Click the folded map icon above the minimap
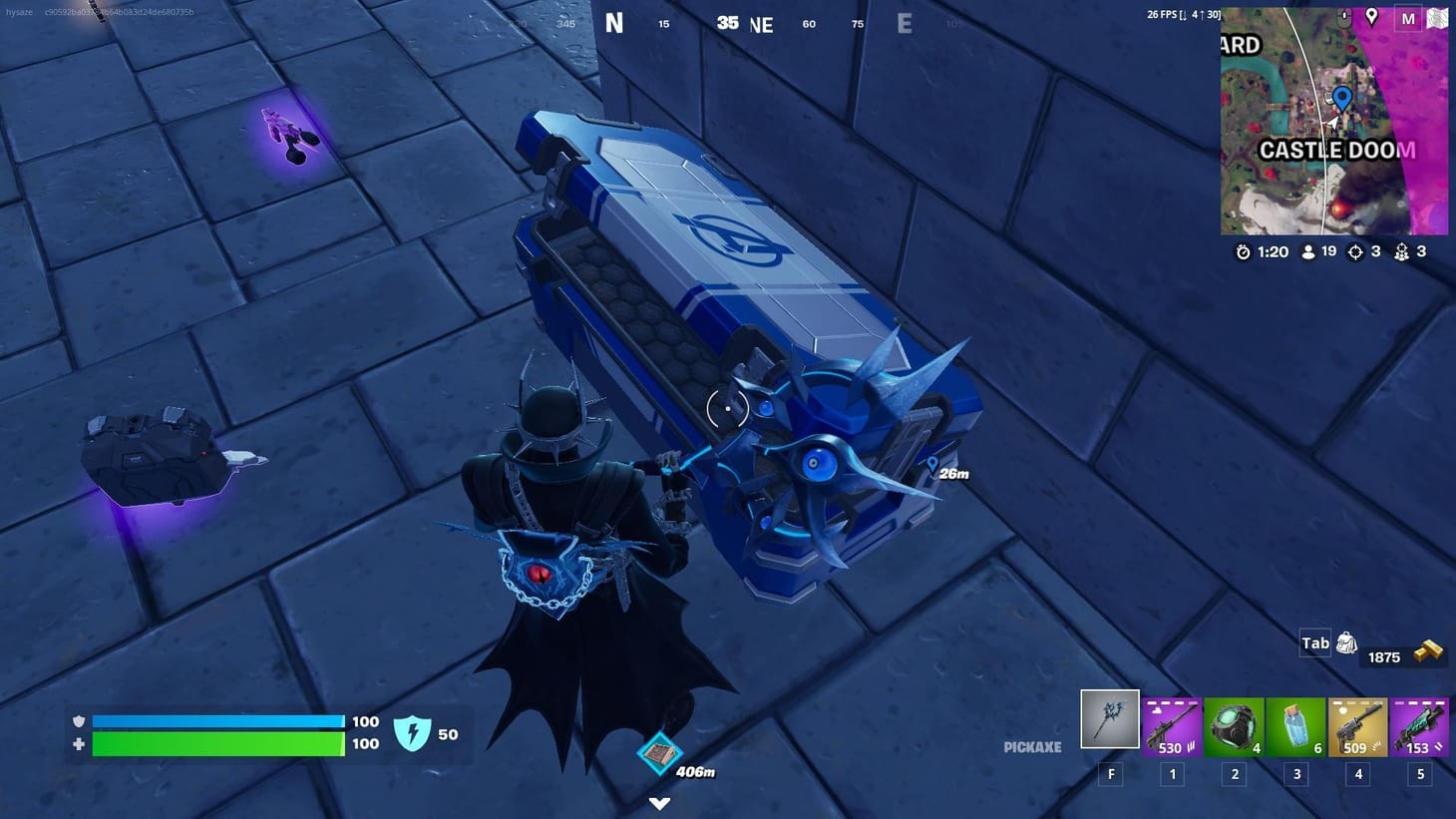Image resolution: width=1456 pixels, height=819 pixels. pyautogui.click(x=1436, y=18)
